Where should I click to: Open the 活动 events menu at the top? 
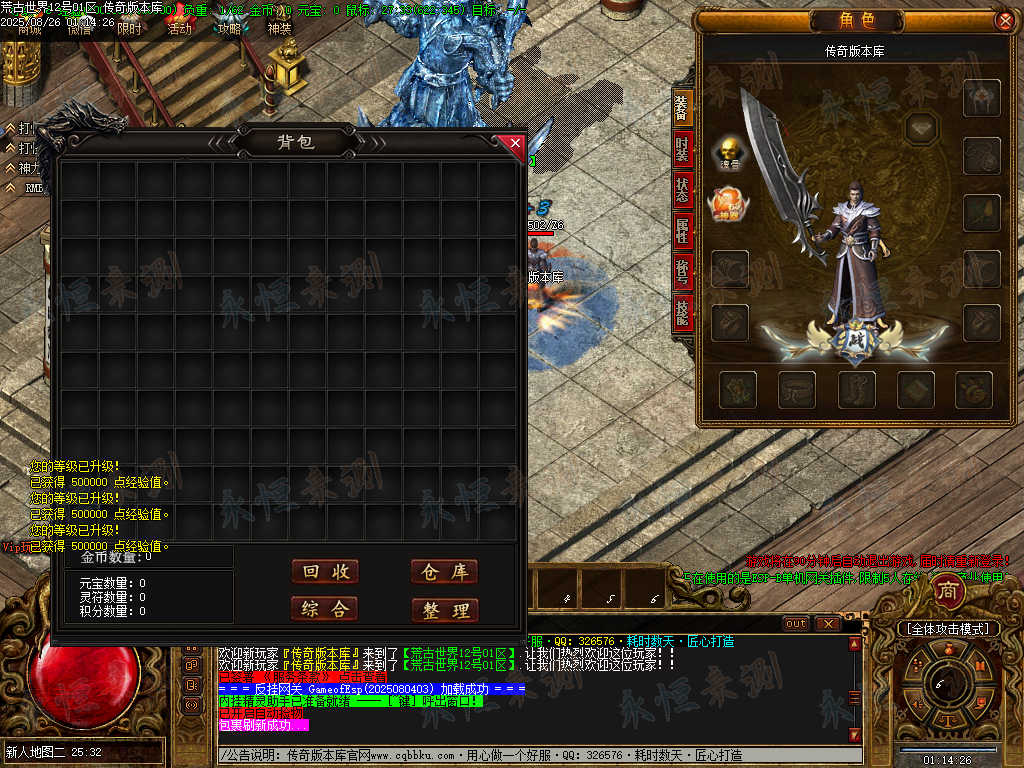tap(179, 29)
